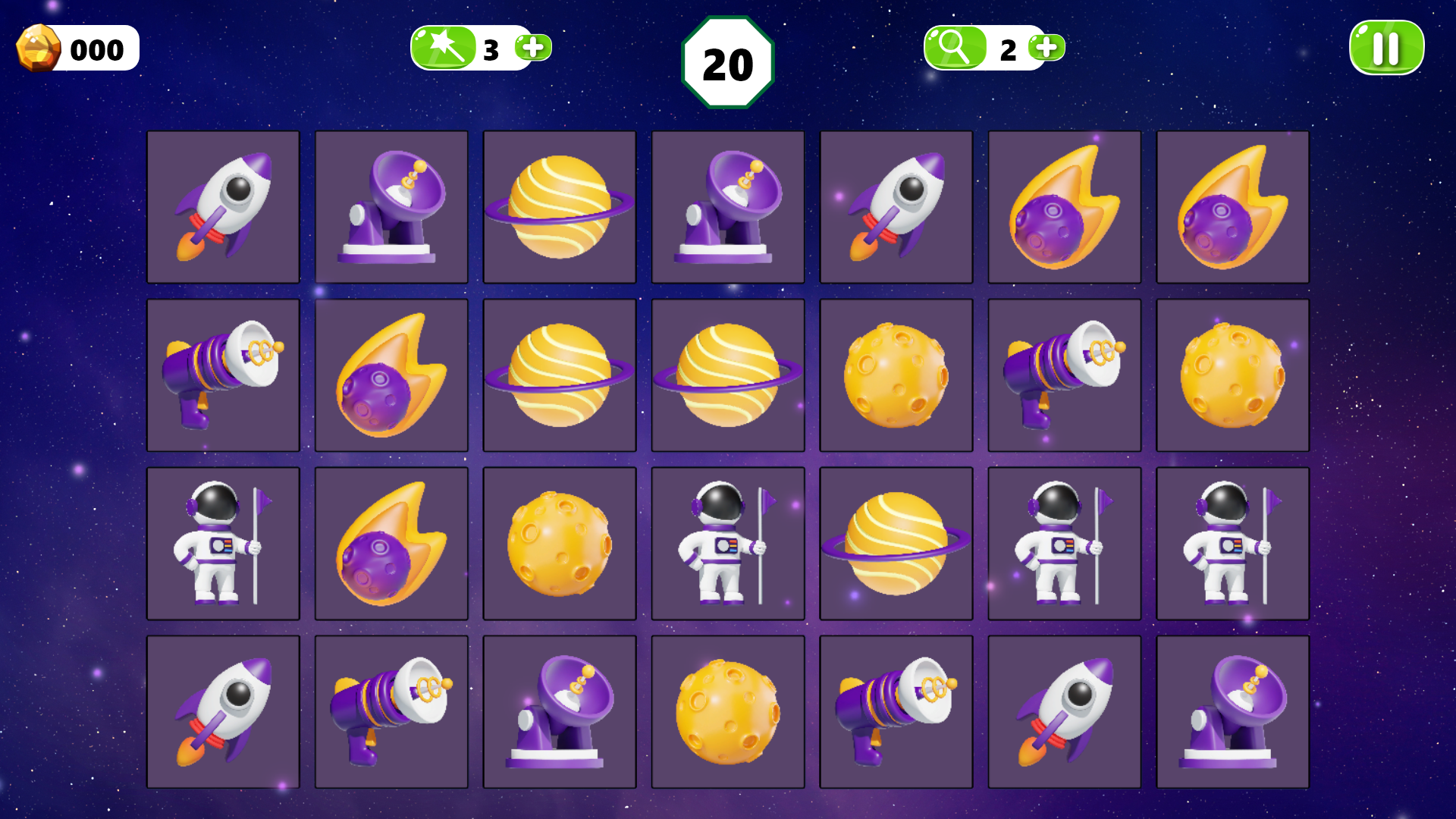Select the astronaut with flag tile on the left

(223, 542)
